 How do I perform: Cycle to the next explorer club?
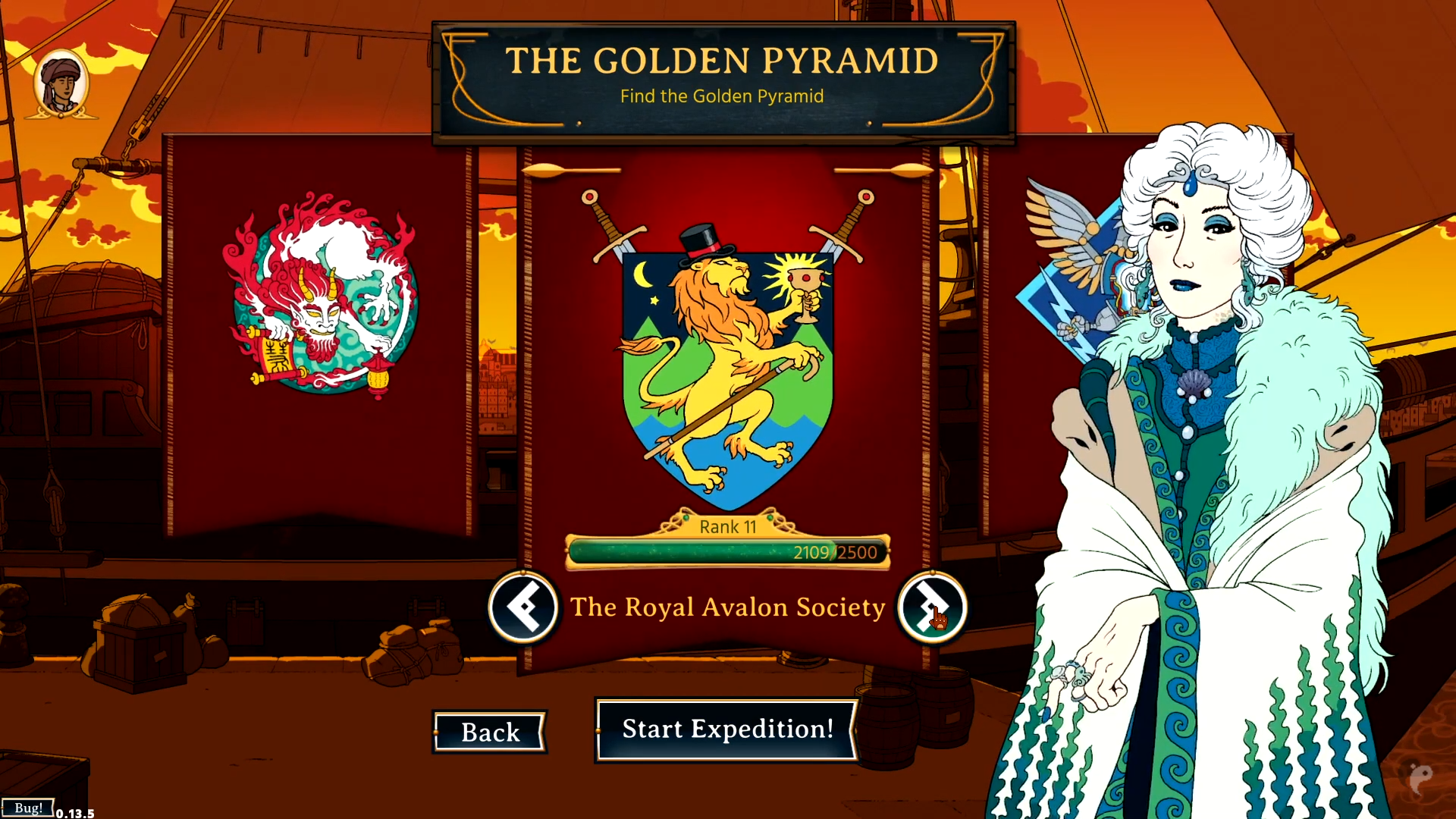pos(932,607)
